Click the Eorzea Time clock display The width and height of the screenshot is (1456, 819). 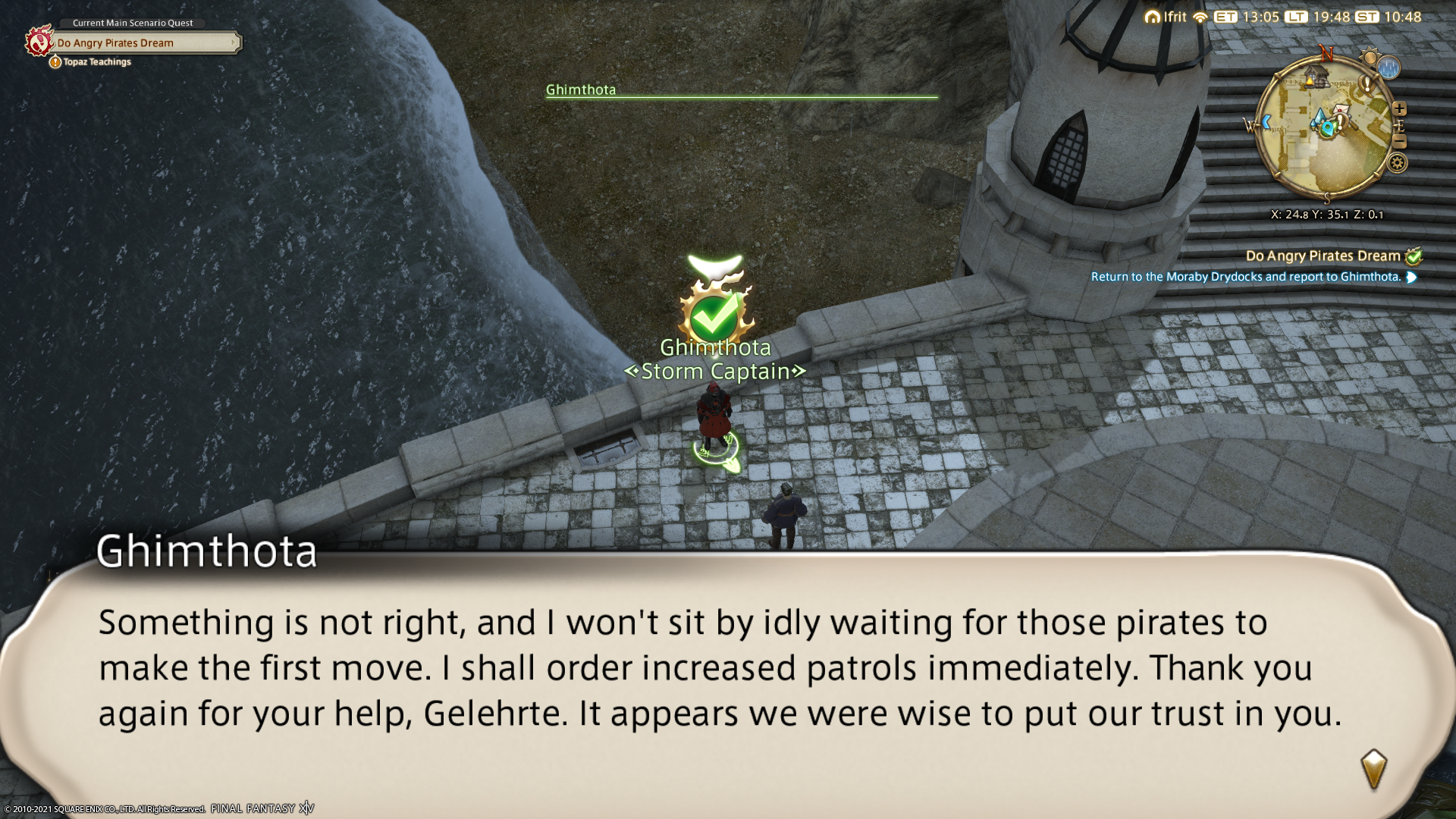point(1247,17)
